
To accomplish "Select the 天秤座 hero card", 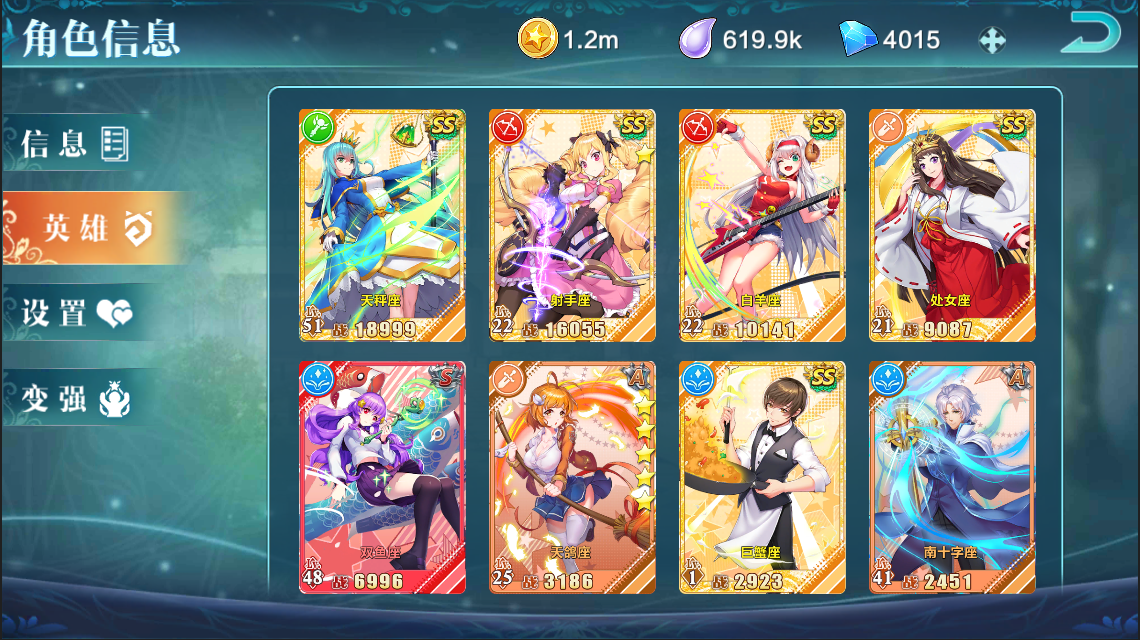I will point(382,226).
